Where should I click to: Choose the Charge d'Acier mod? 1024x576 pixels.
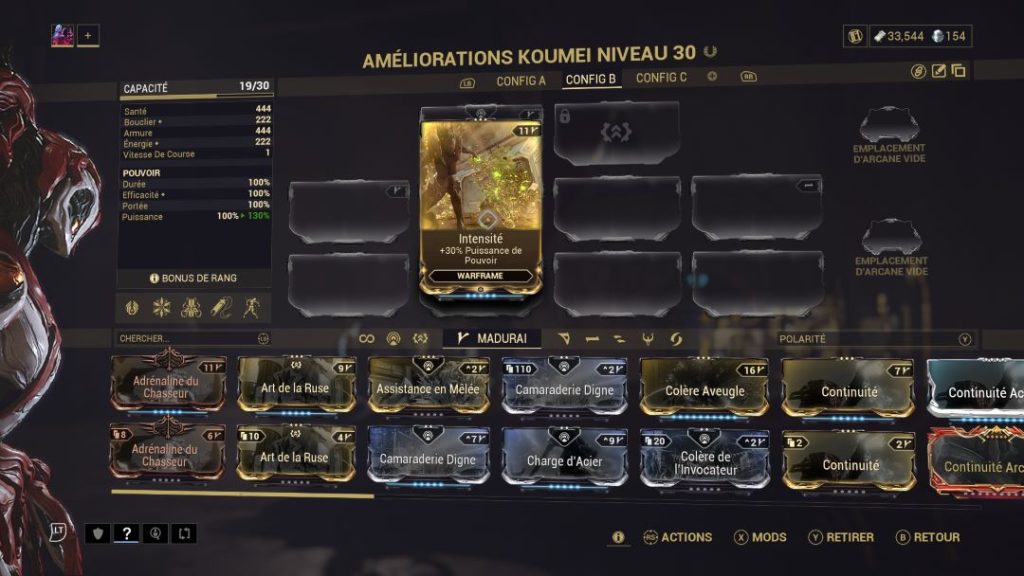coord(564,458)
